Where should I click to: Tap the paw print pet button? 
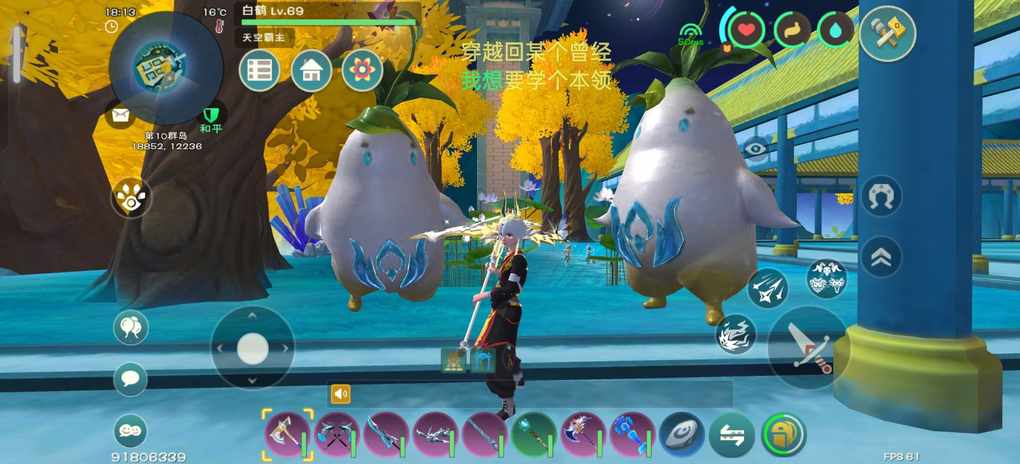click(x=130, y=197)
